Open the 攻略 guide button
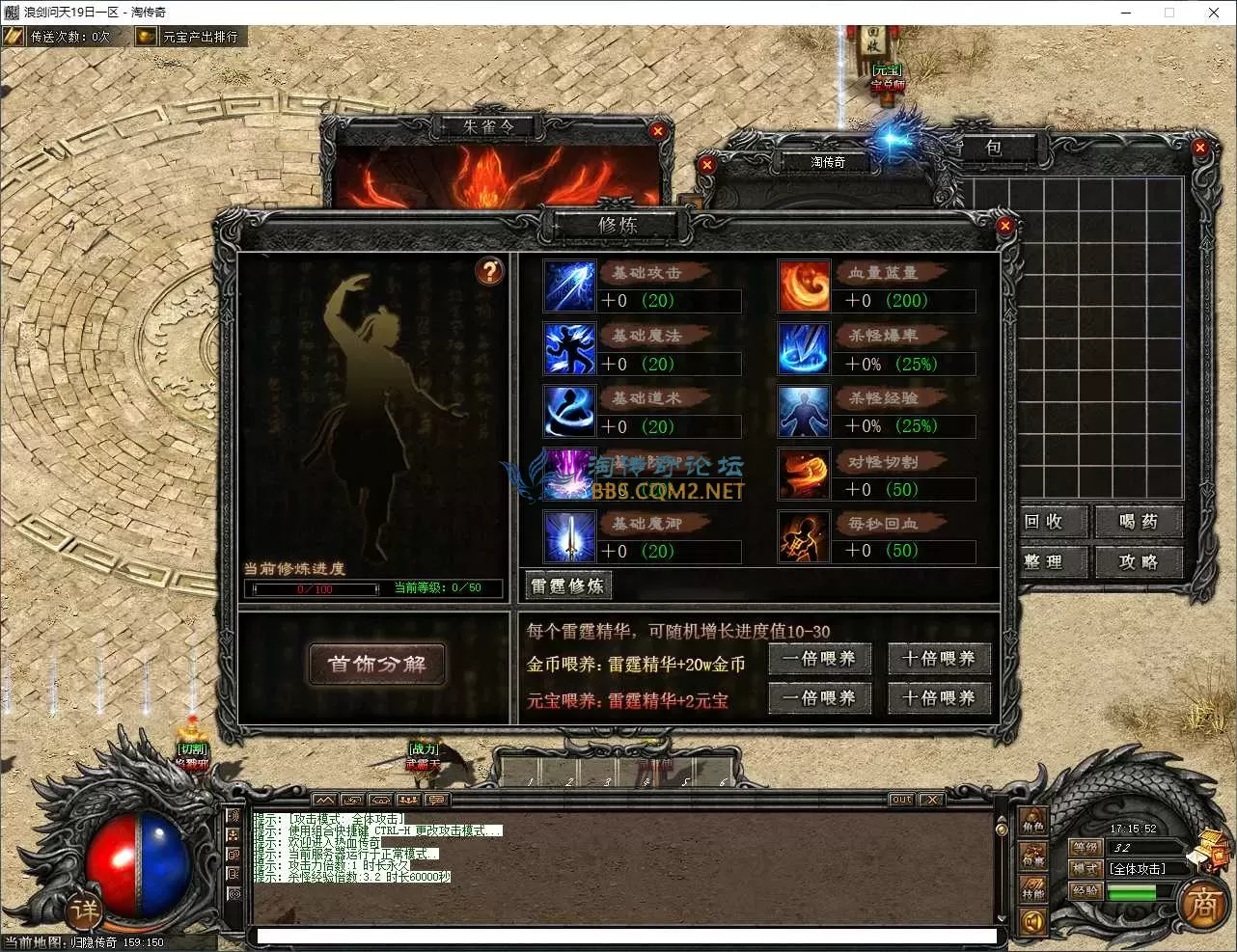The image size is (1237, 952). pyautogui.click(x=1139, y=562)
